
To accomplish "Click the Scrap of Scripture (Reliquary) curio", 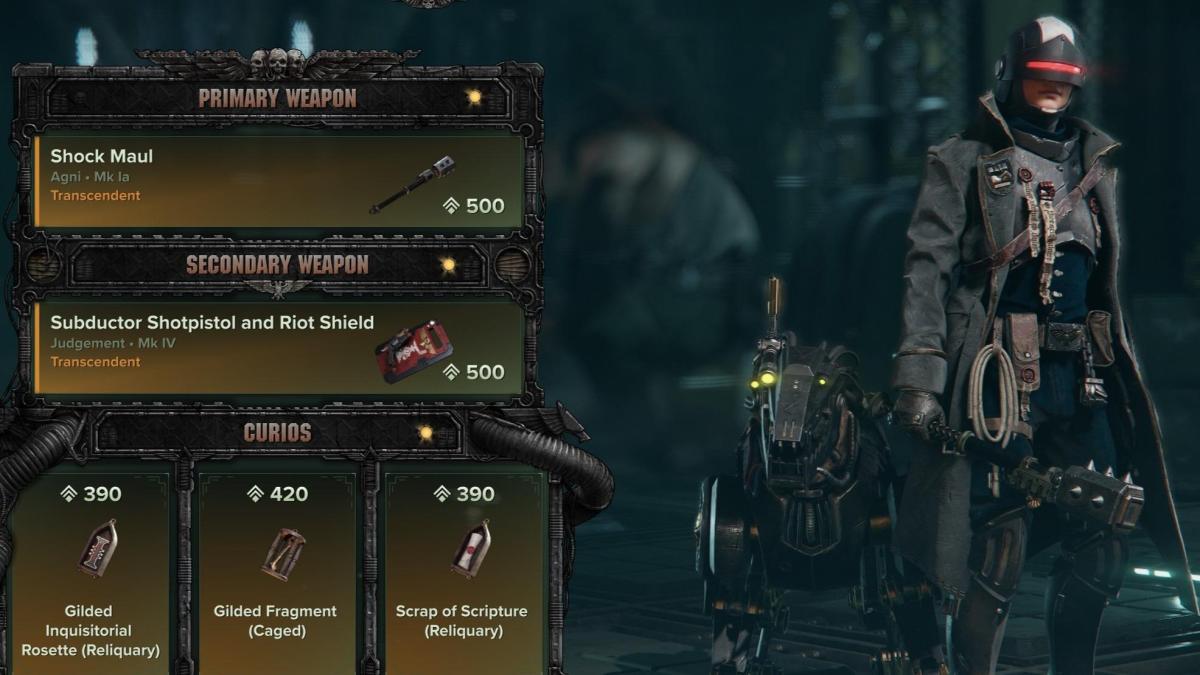I will pyautogui.click(x=461, y=570).
